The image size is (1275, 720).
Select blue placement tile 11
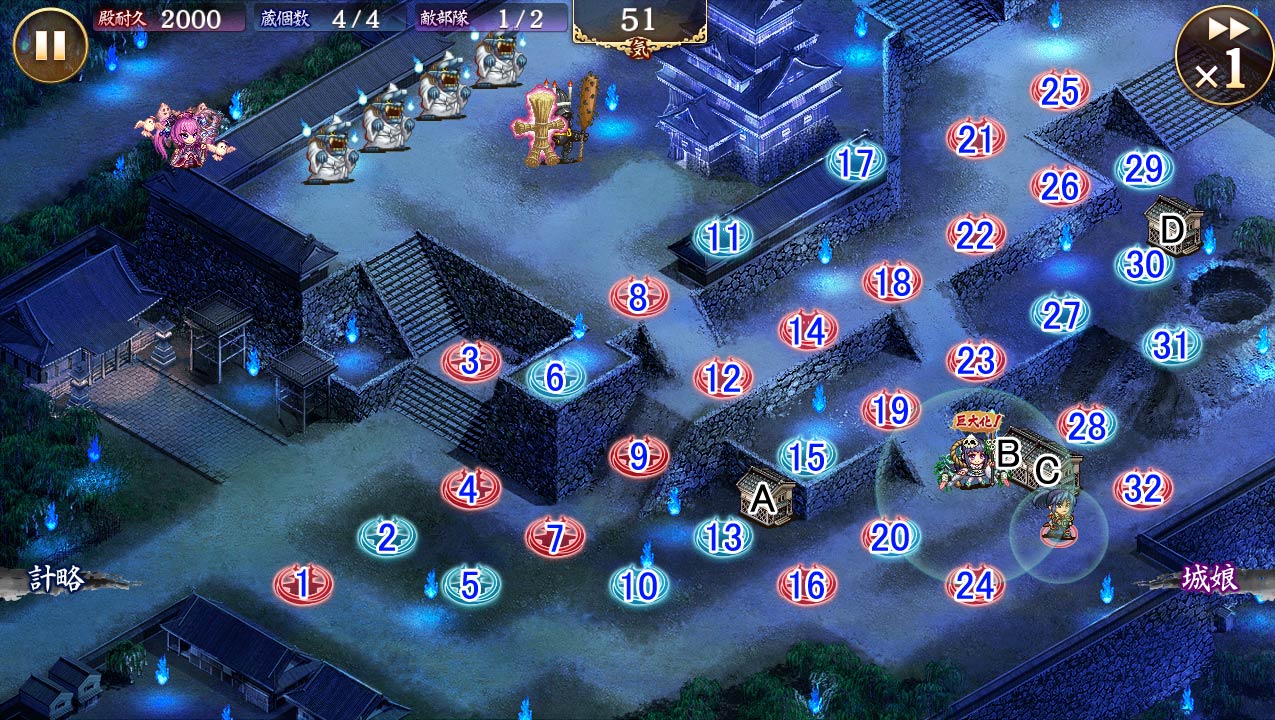(723, 237)
